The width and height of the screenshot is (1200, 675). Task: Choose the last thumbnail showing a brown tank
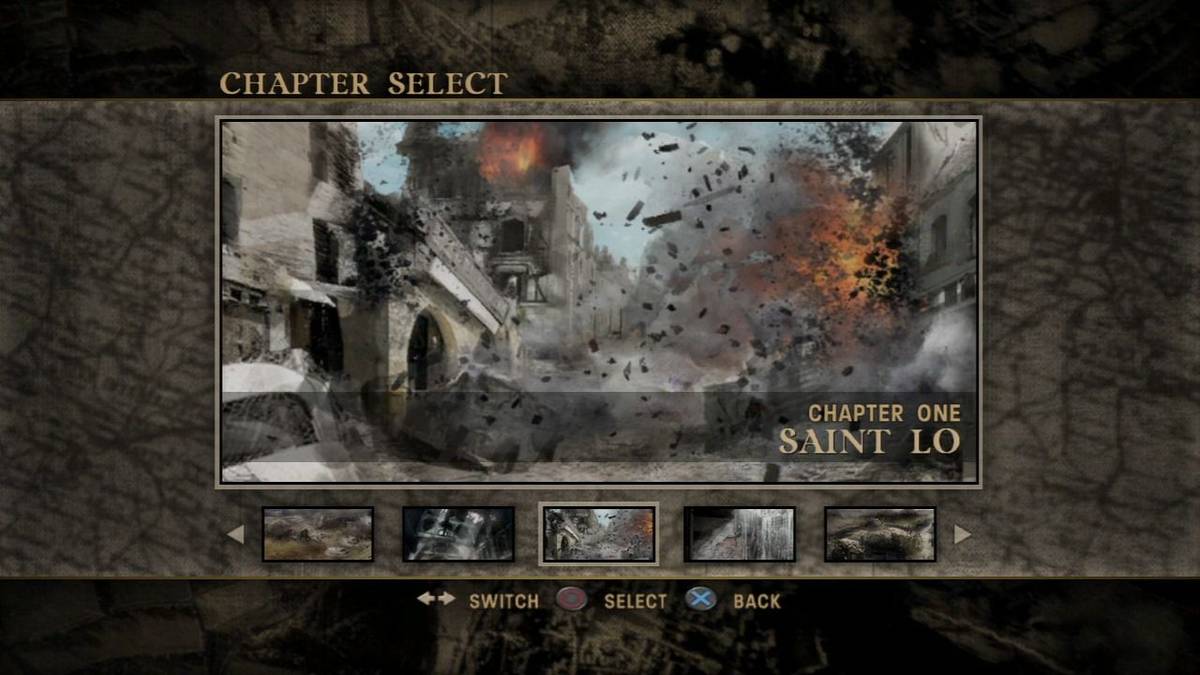tap(880, 534)
